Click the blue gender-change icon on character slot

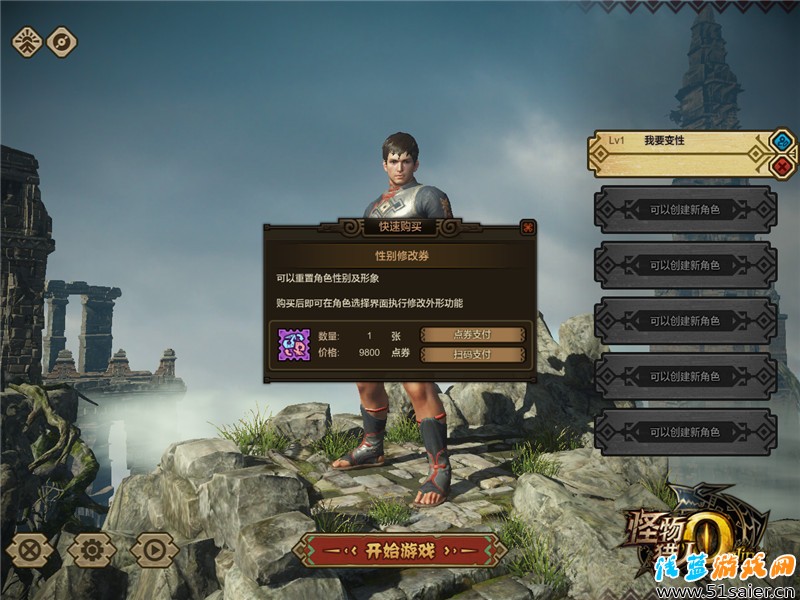(781, 142)
